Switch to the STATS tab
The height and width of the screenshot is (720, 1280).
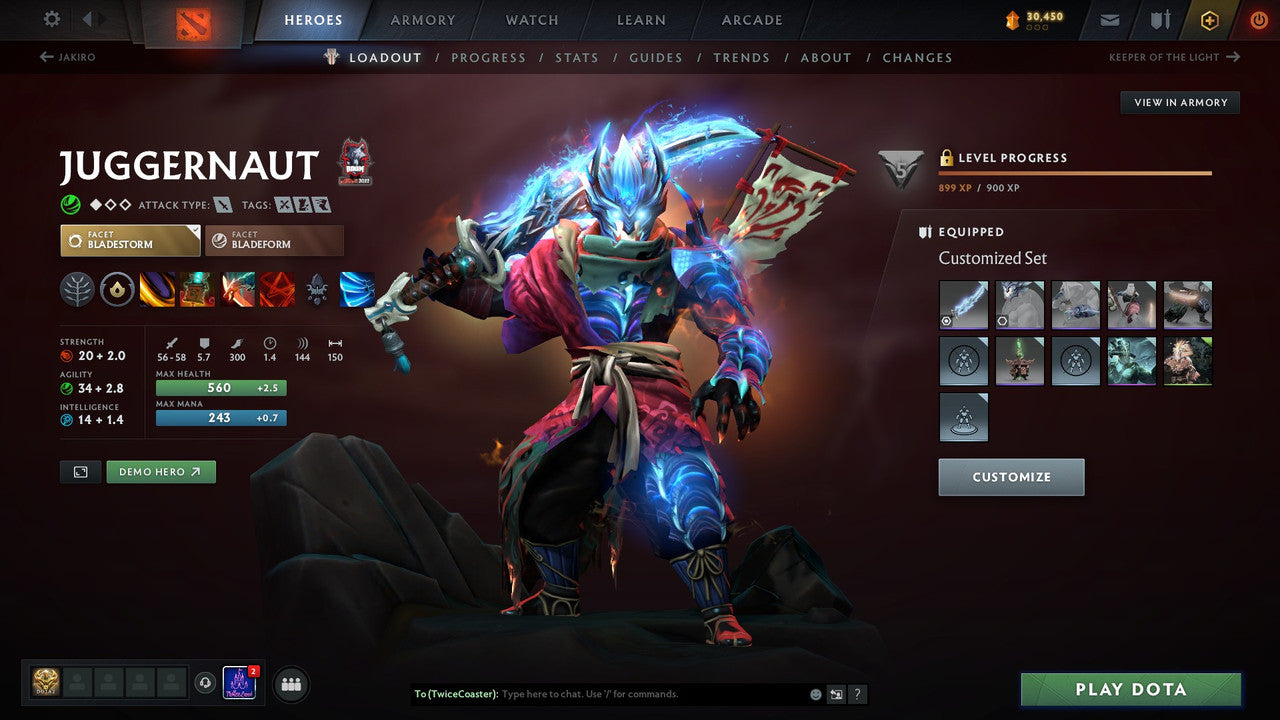[577, 57]
